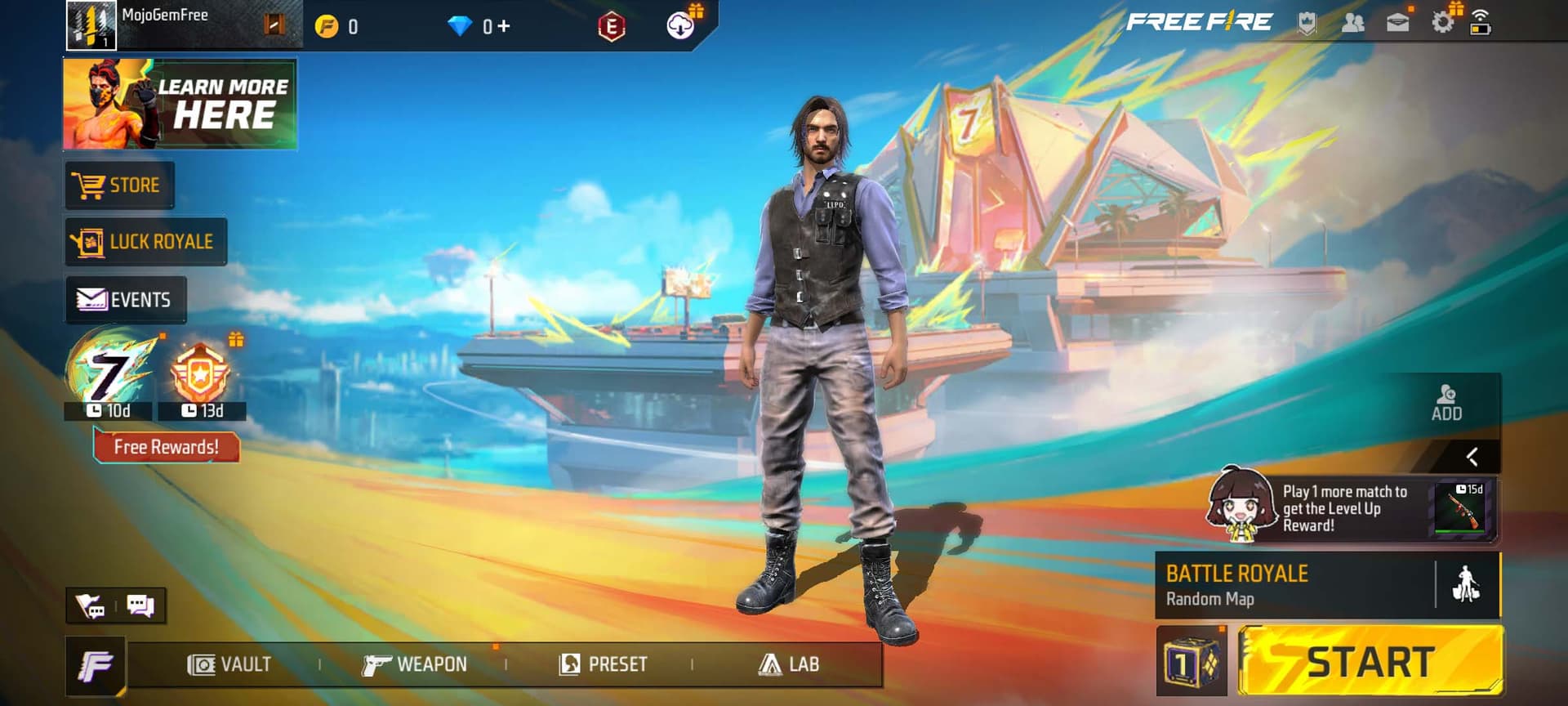Collapse the team panel arrow
1568x706 pixels.
click(x=1472, y=457)
